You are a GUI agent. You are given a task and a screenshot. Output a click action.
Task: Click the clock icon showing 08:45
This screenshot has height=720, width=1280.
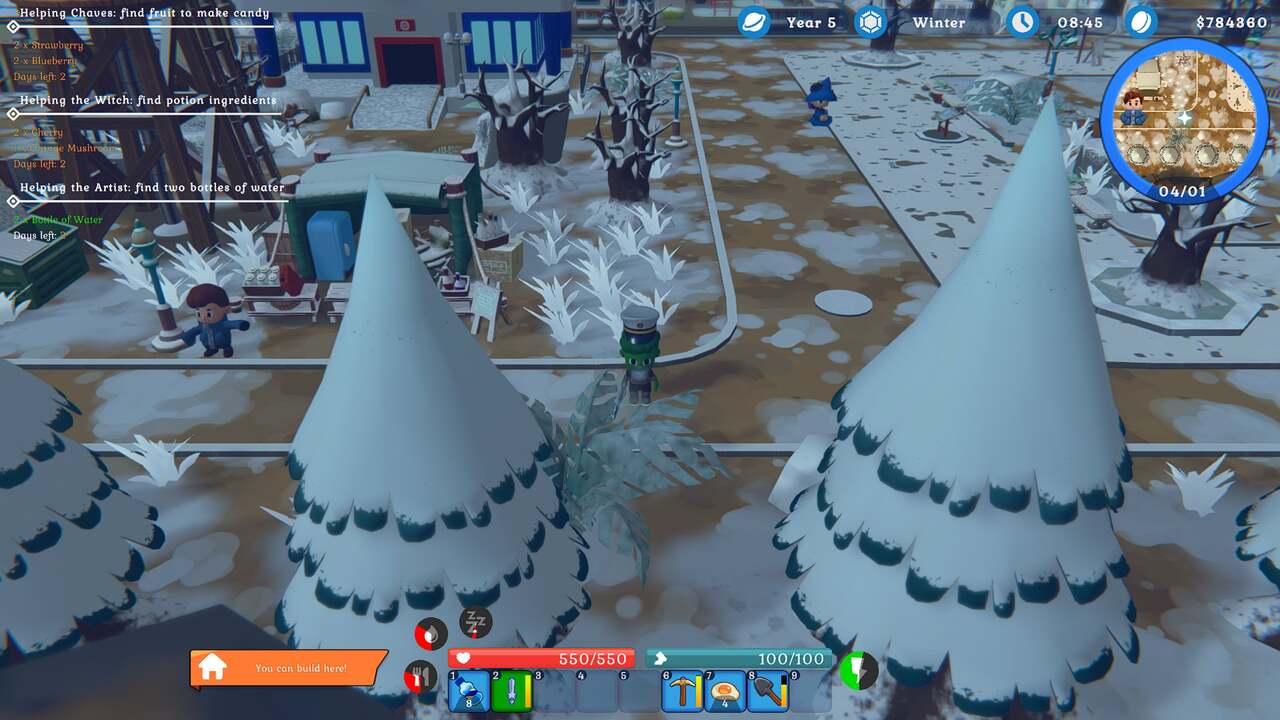[x=1022, y=22]
